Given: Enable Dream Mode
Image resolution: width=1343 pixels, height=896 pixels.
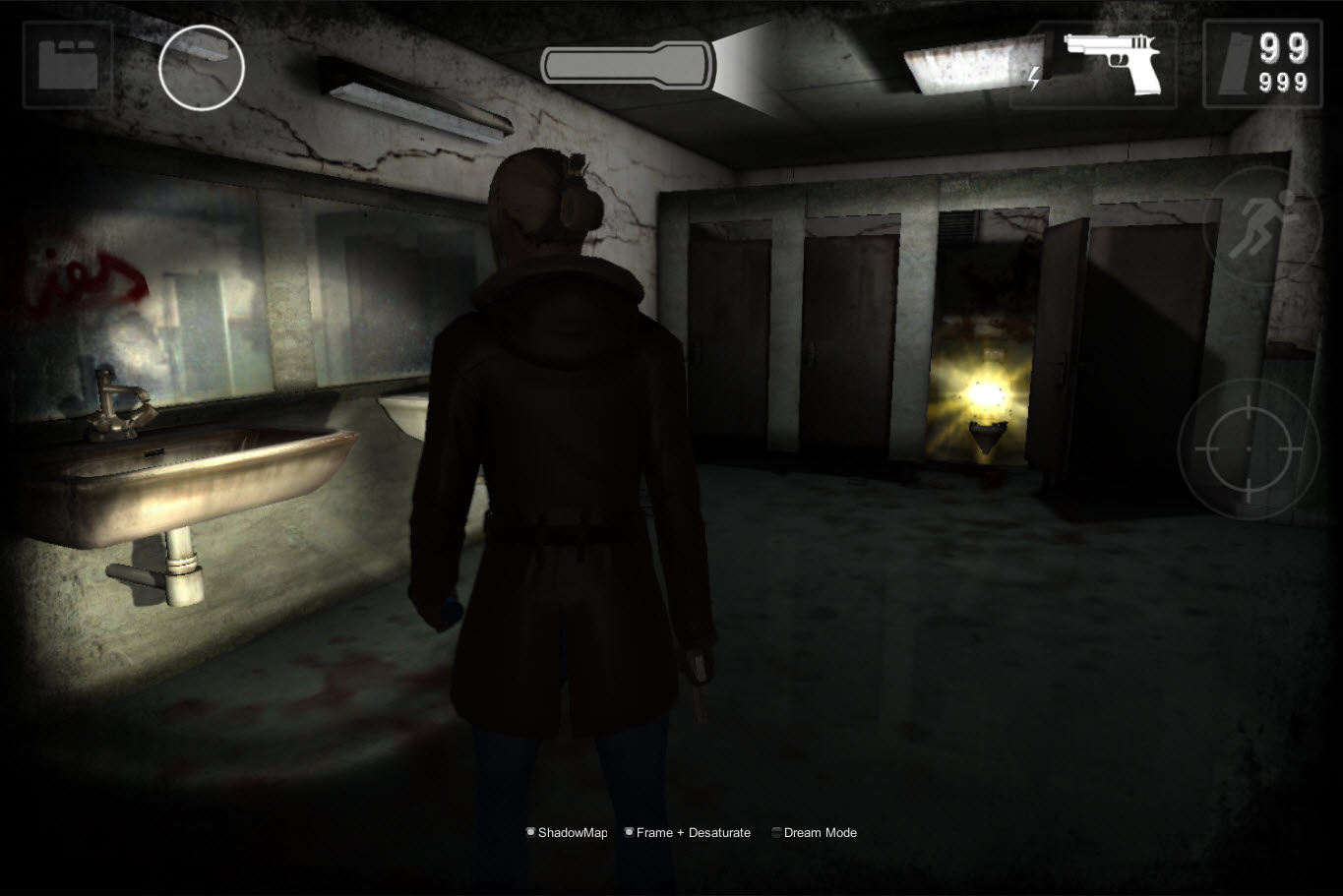Looking at the screenshot, I should 776,832.
